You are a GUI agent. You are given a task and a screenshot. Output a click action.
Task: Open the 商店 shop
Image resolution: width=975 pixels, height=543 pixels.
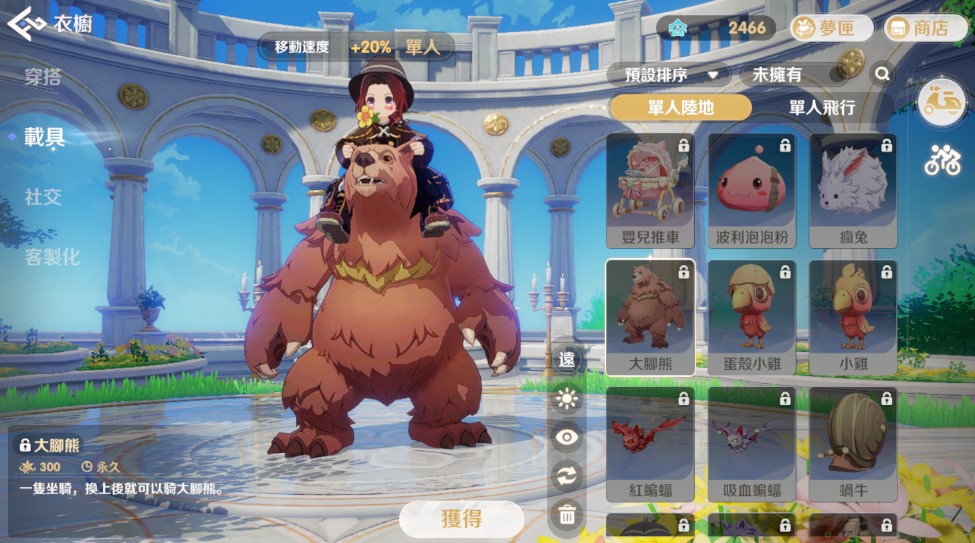click(x=918, y=28)
